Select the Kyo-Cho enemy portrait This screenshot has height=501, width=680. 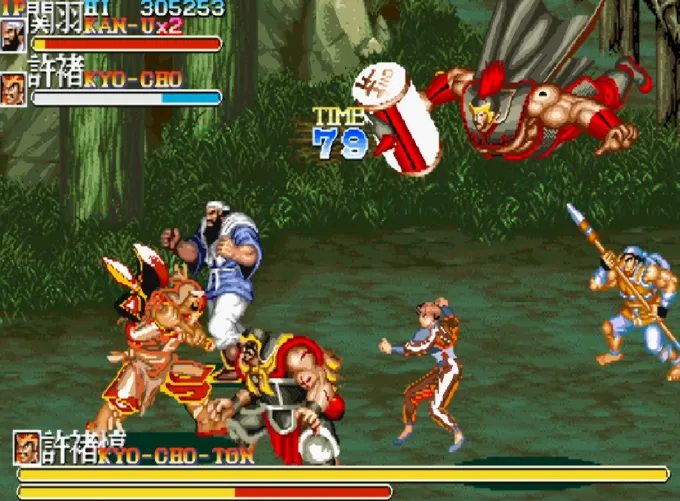tap(14, 89)
